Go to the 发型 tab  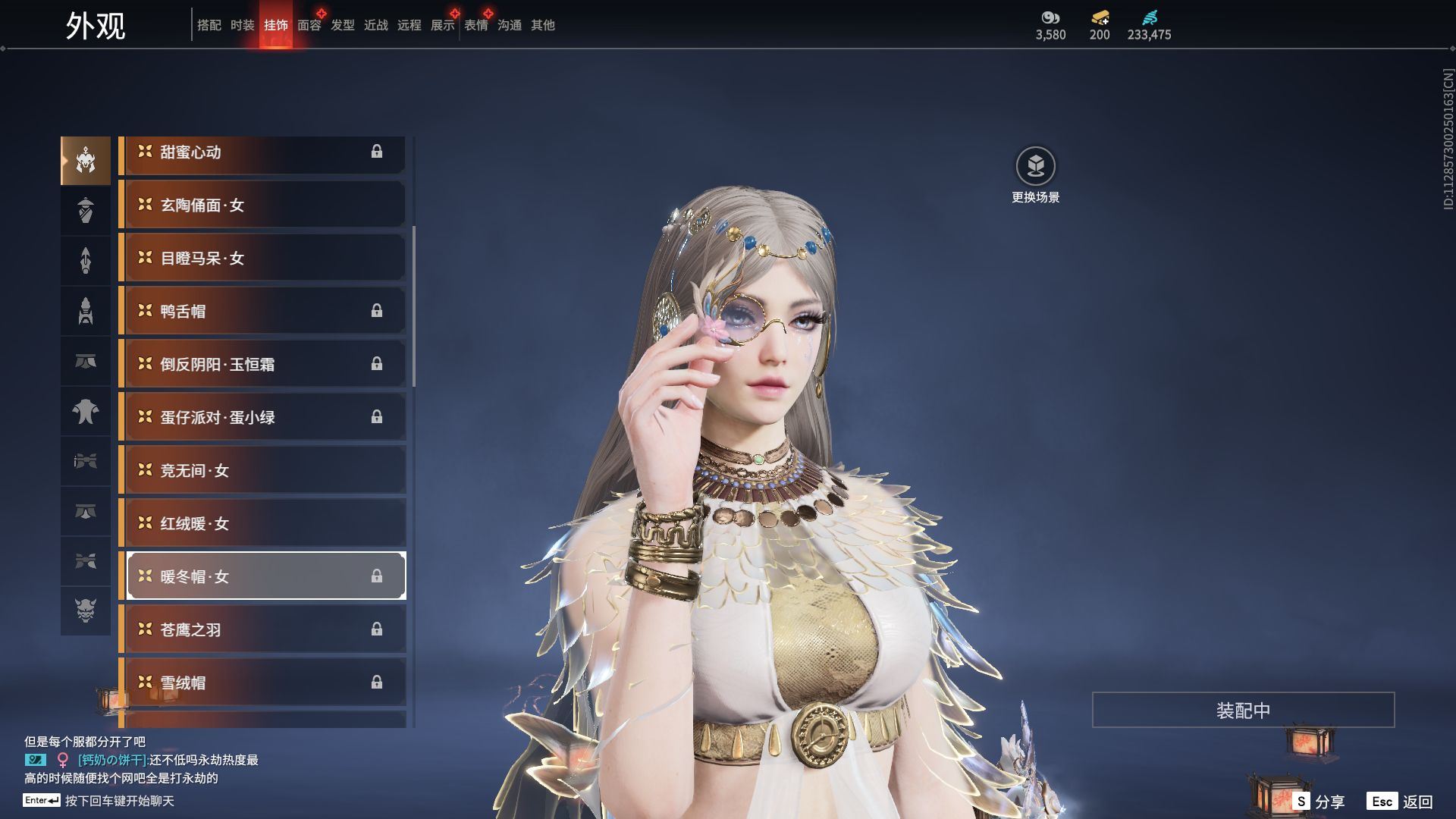click(x=342, y=25)
